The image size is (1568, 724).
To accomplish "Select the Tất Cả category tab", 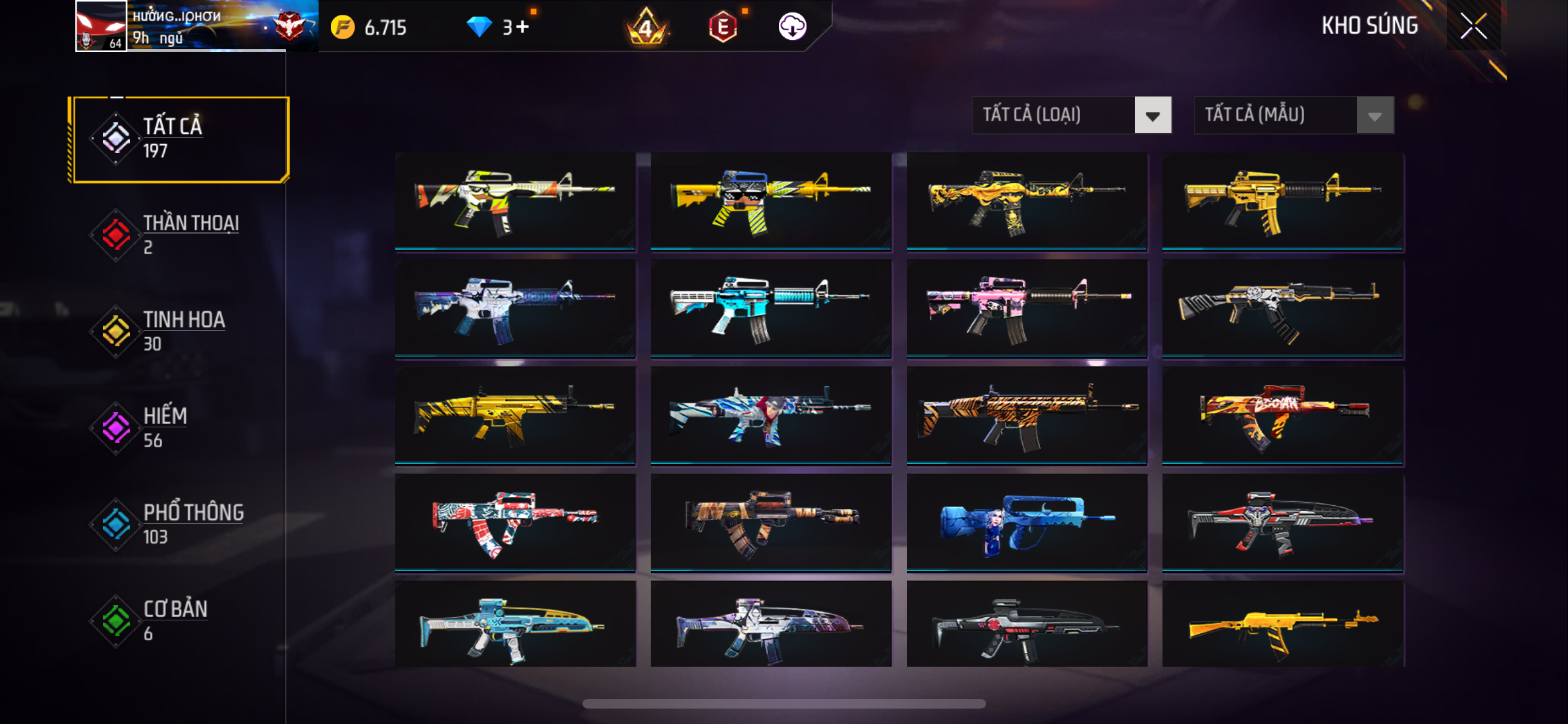I will point(180,139).
